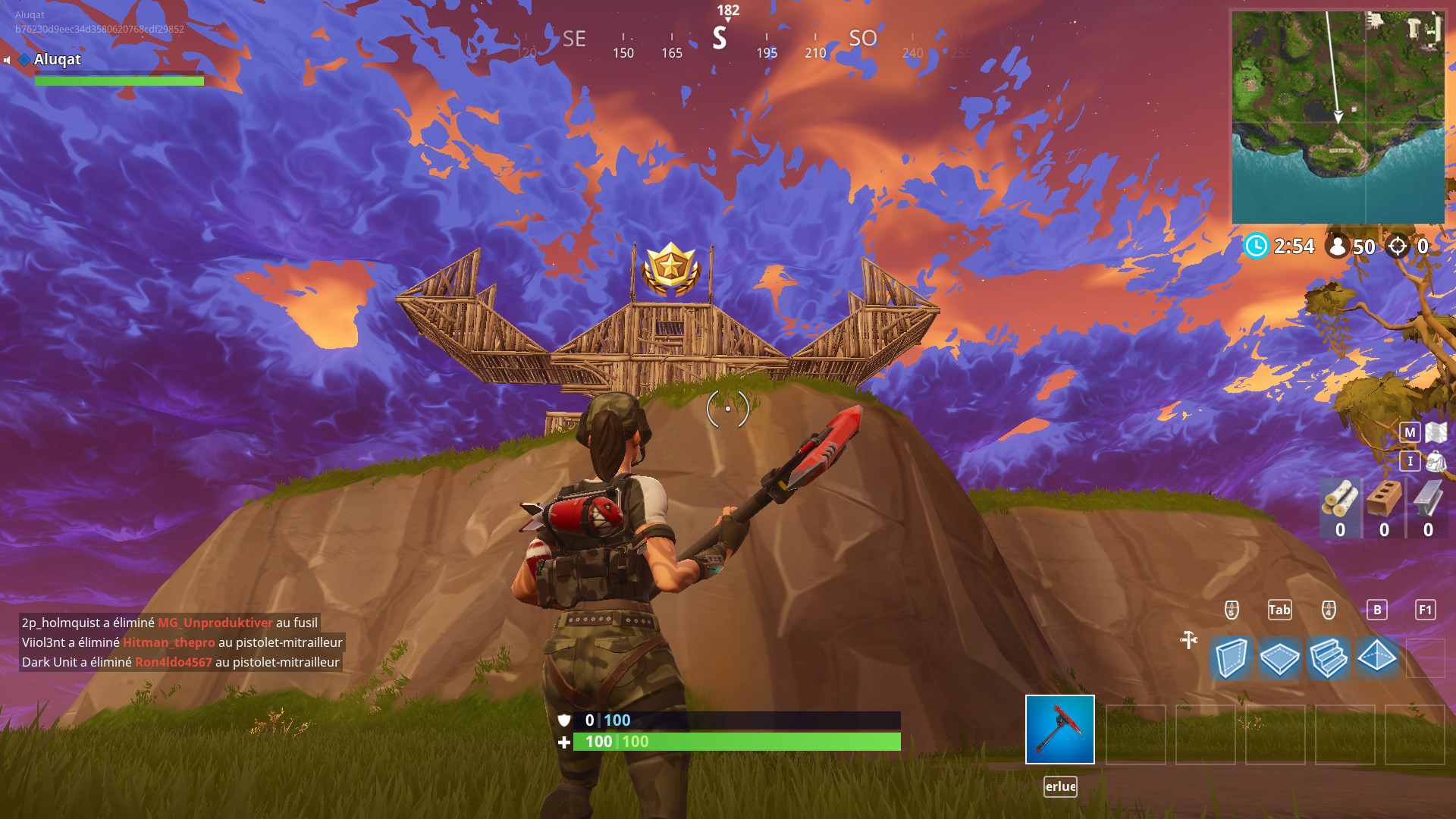Open the minimap in the corner
The width and height of the screenshot is (1456, 819).
point(1338,117)
